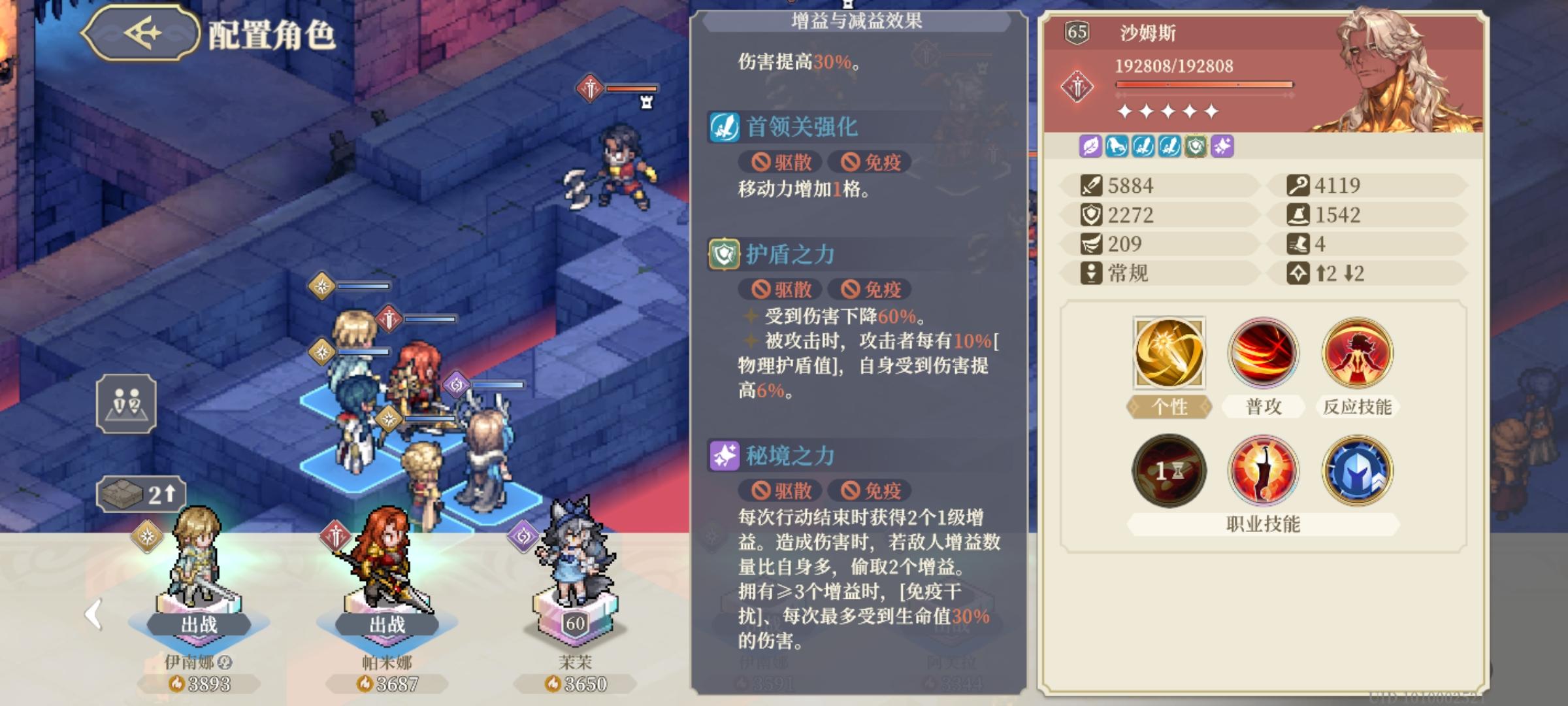1568x706 pixels.
Task: Select the sword attack stat icon showing 5884
Action: tap(1092, 186)
